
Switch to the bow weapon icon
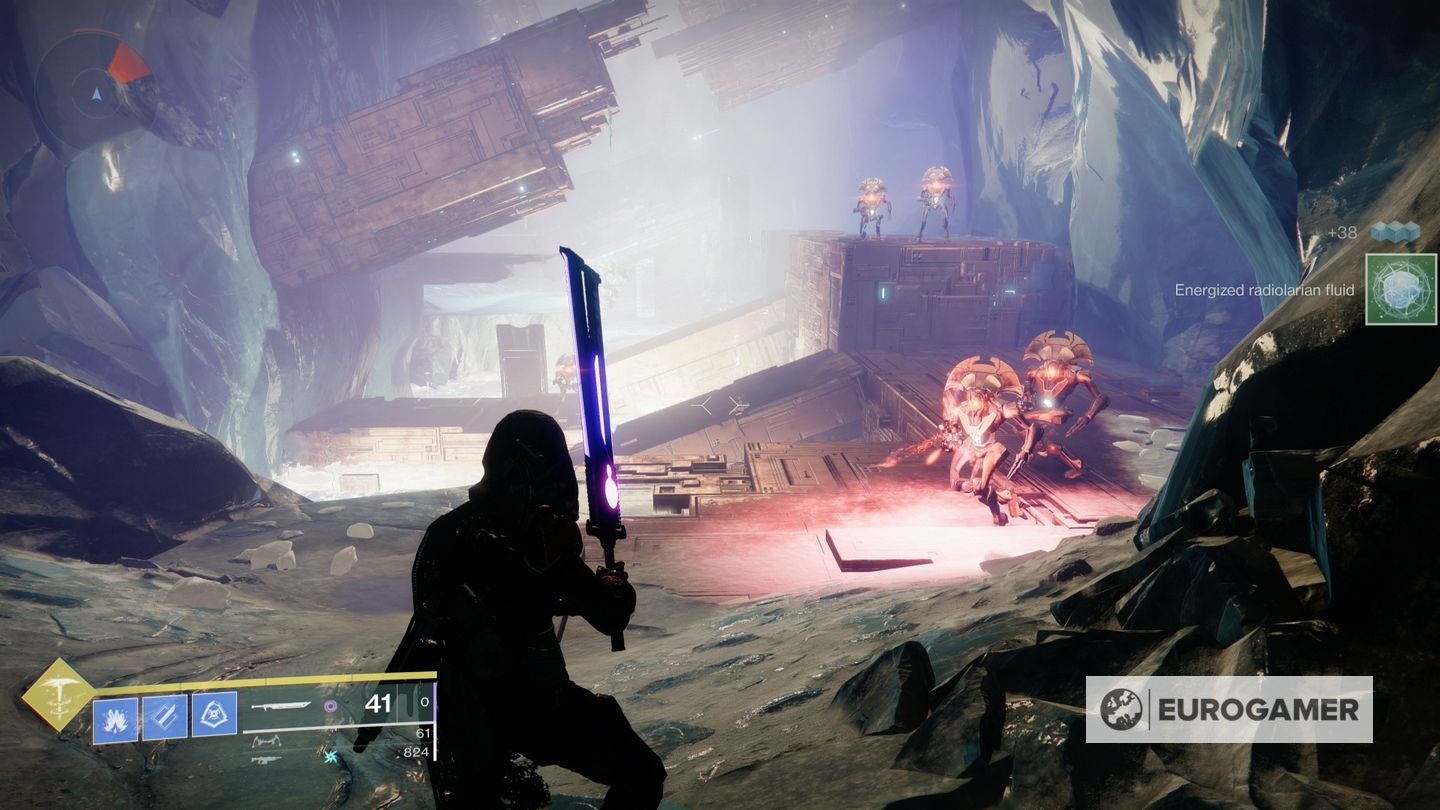(266, 741)
